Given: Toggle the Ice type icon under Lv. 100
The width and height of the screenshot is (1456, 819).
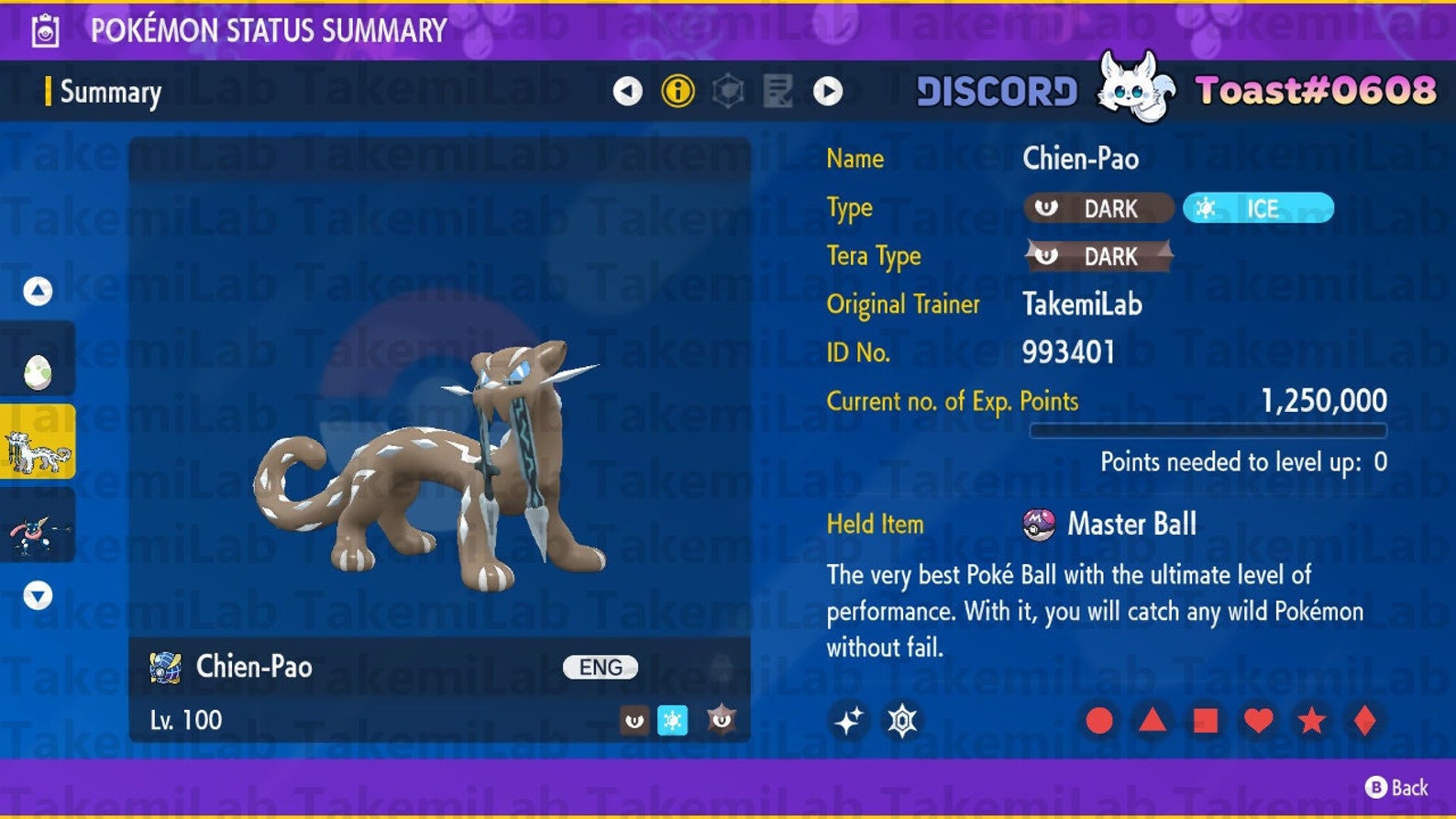Looking at the screenshot, I should click(675, 720).
